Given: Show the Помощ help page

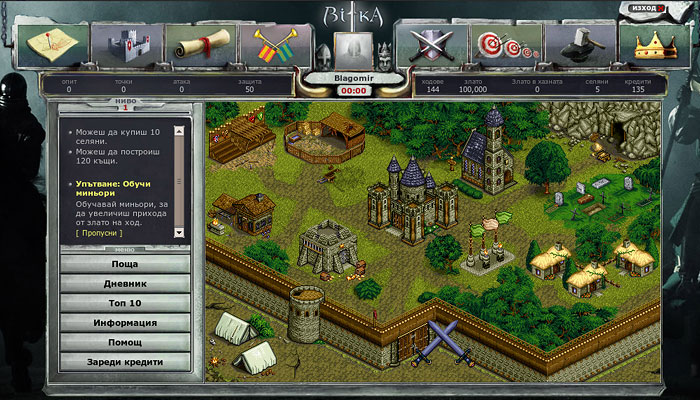Looking at the screenshot, I should click(x=125, y=342).
